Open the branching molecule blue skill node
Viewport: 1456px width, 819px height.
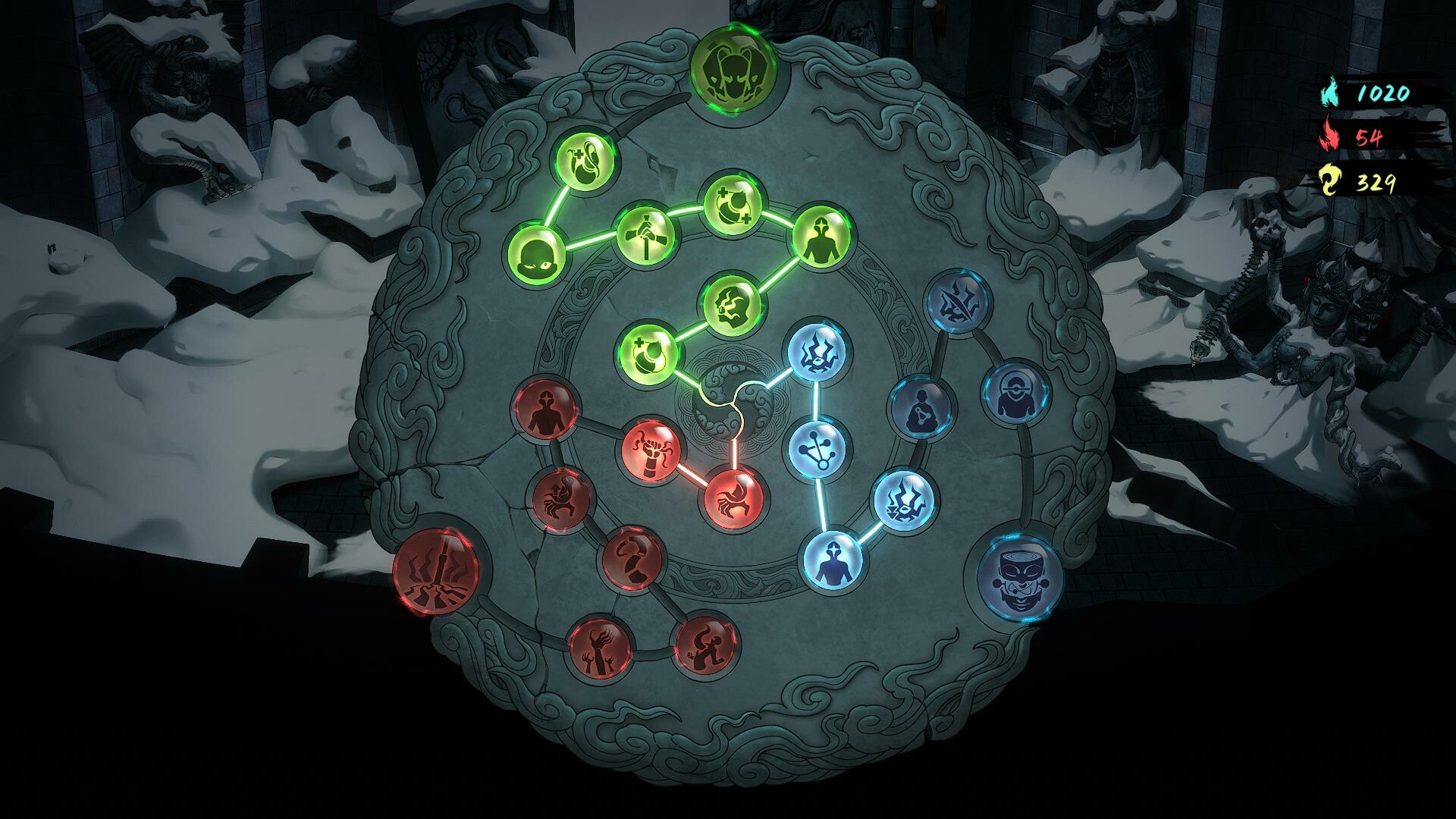(815, 451)
